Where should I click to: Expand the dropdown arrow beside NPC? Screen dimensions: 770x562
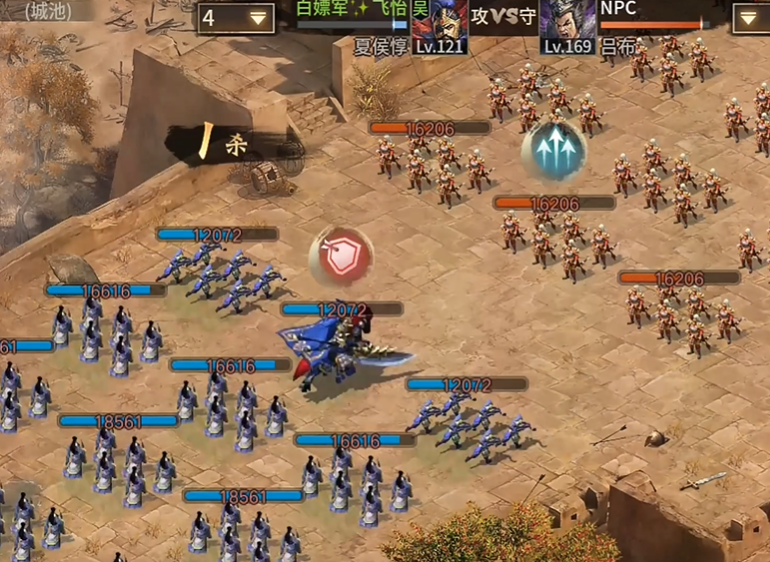750,18
